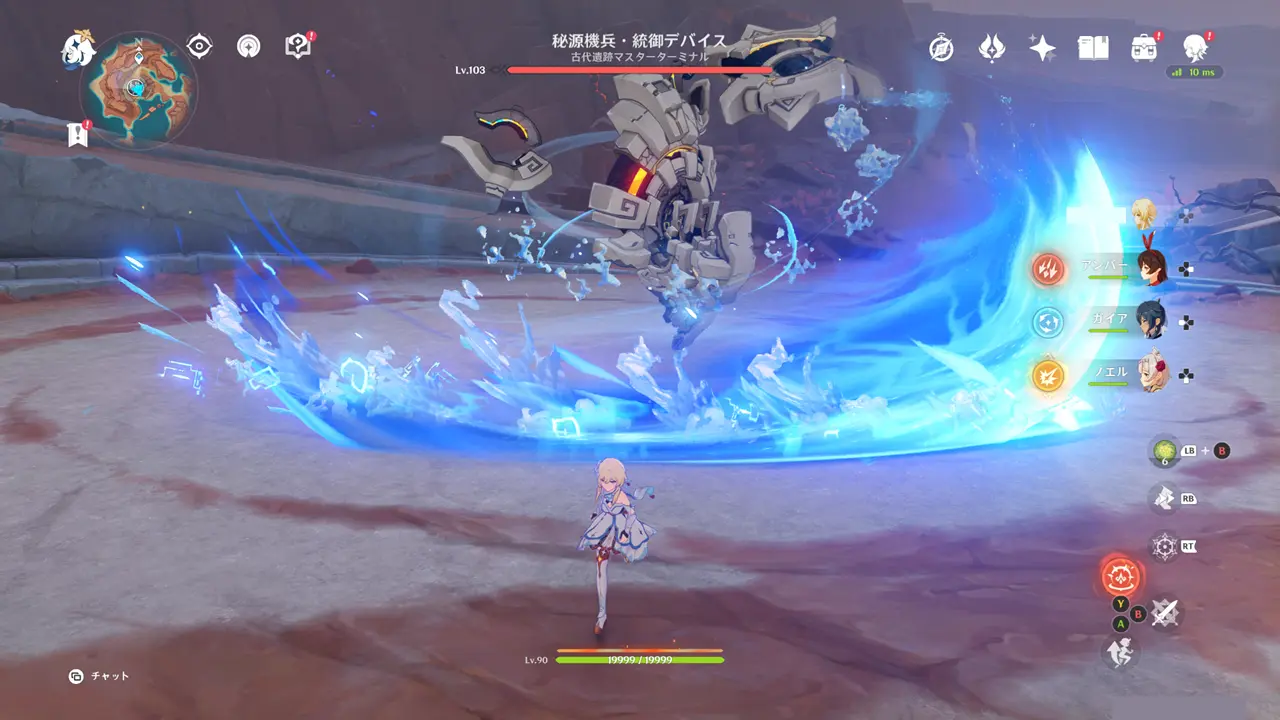Open the Battle Pass wings icon
Viewport: 1280px width, 720px height.
coord(992,47)
